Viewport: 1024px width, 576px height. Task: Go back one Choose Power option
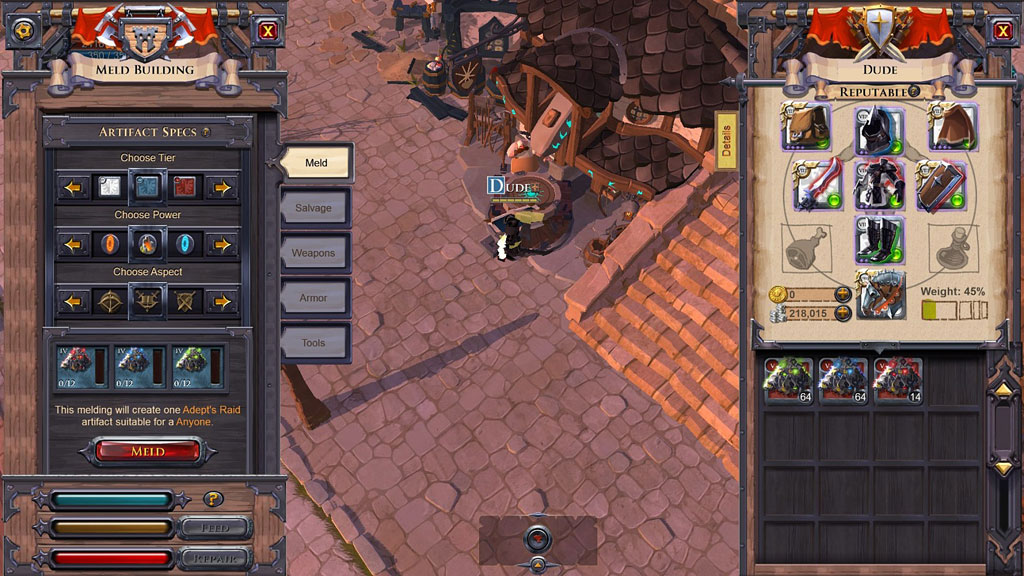[x=73, y=244]
